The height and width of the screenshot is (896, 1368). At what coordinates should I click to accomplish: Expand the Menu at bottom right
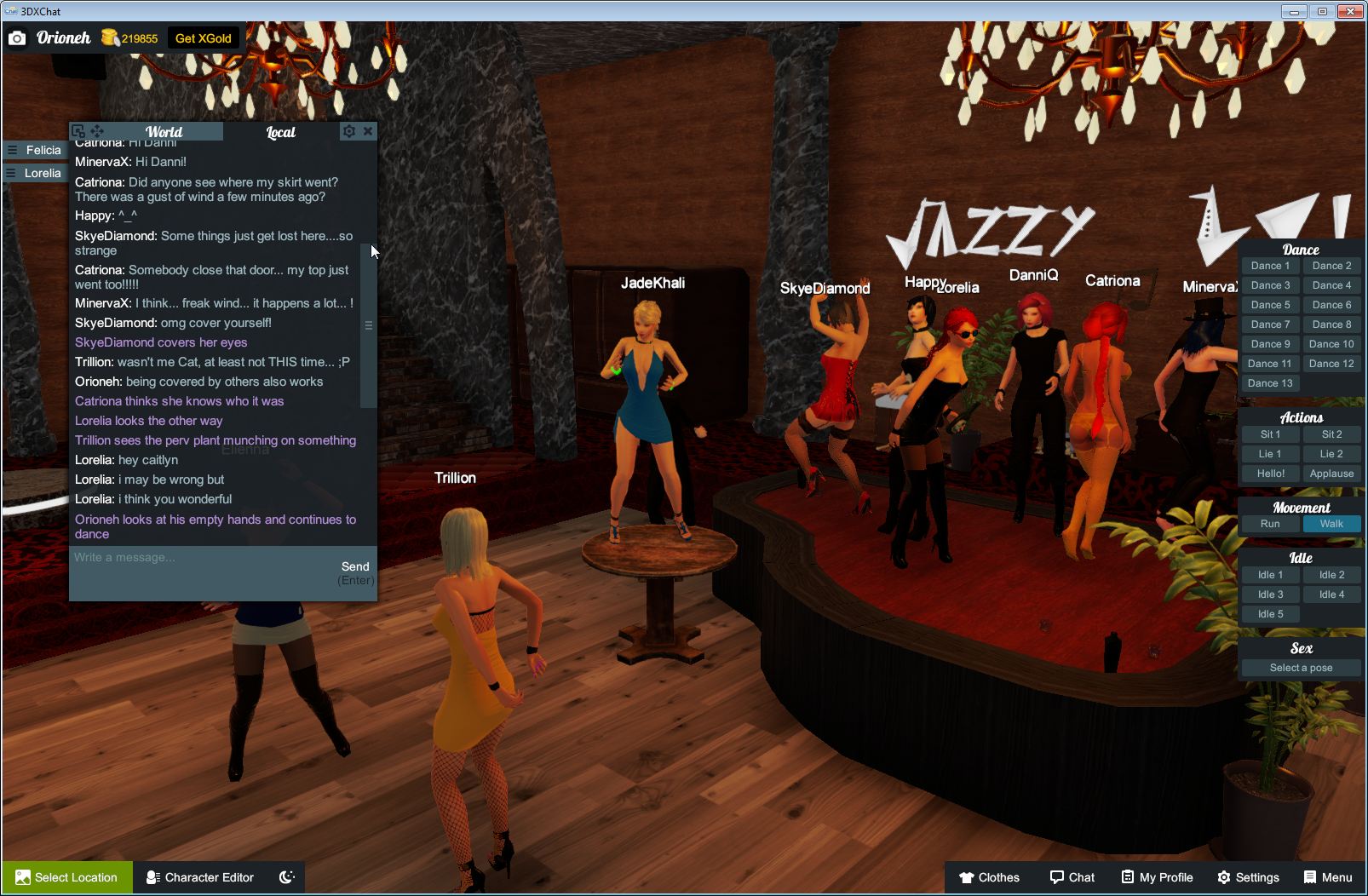click(1327, 877)
